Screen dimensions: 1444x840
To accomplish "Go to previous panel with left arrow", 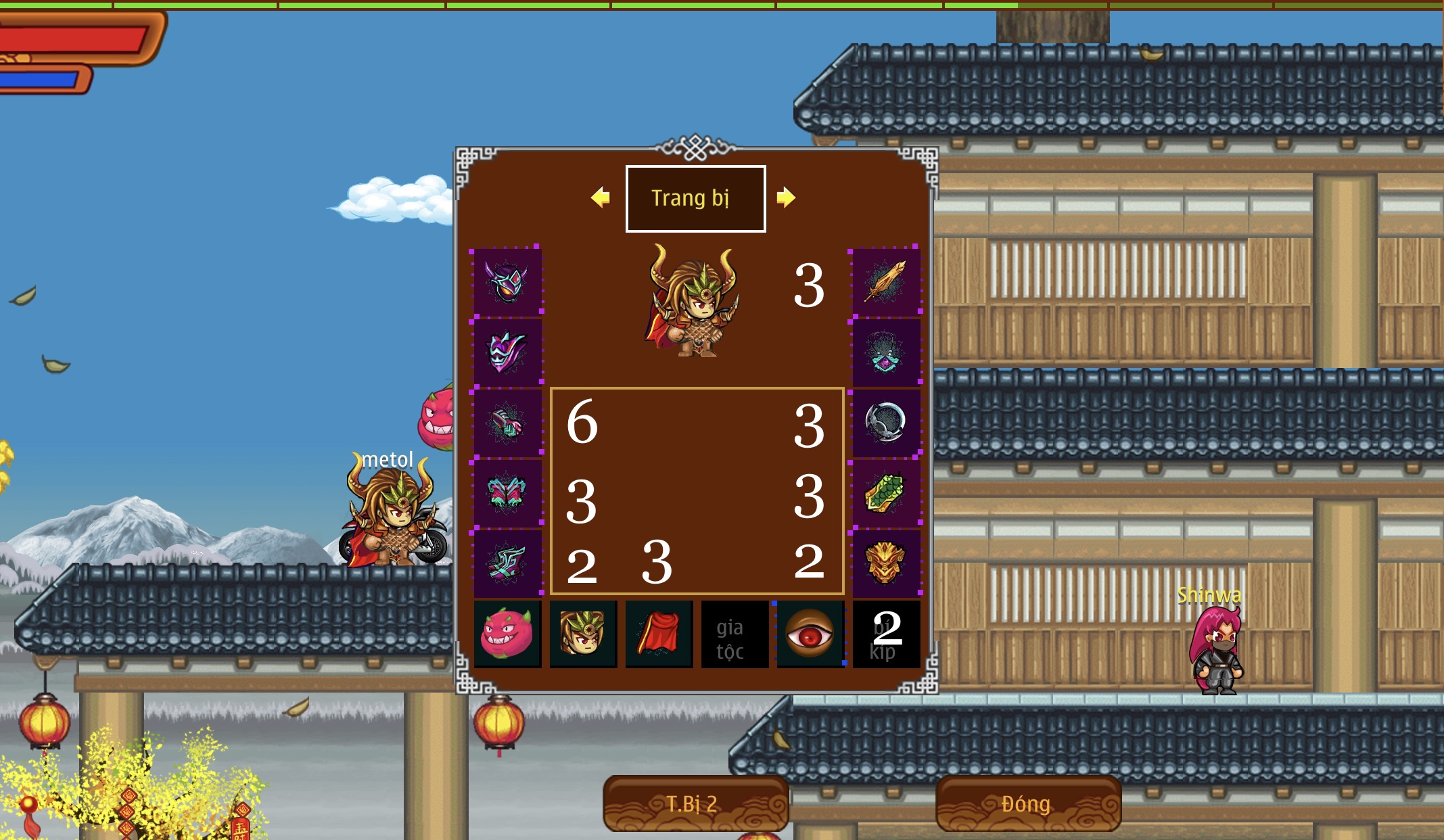I will (600, 197).
